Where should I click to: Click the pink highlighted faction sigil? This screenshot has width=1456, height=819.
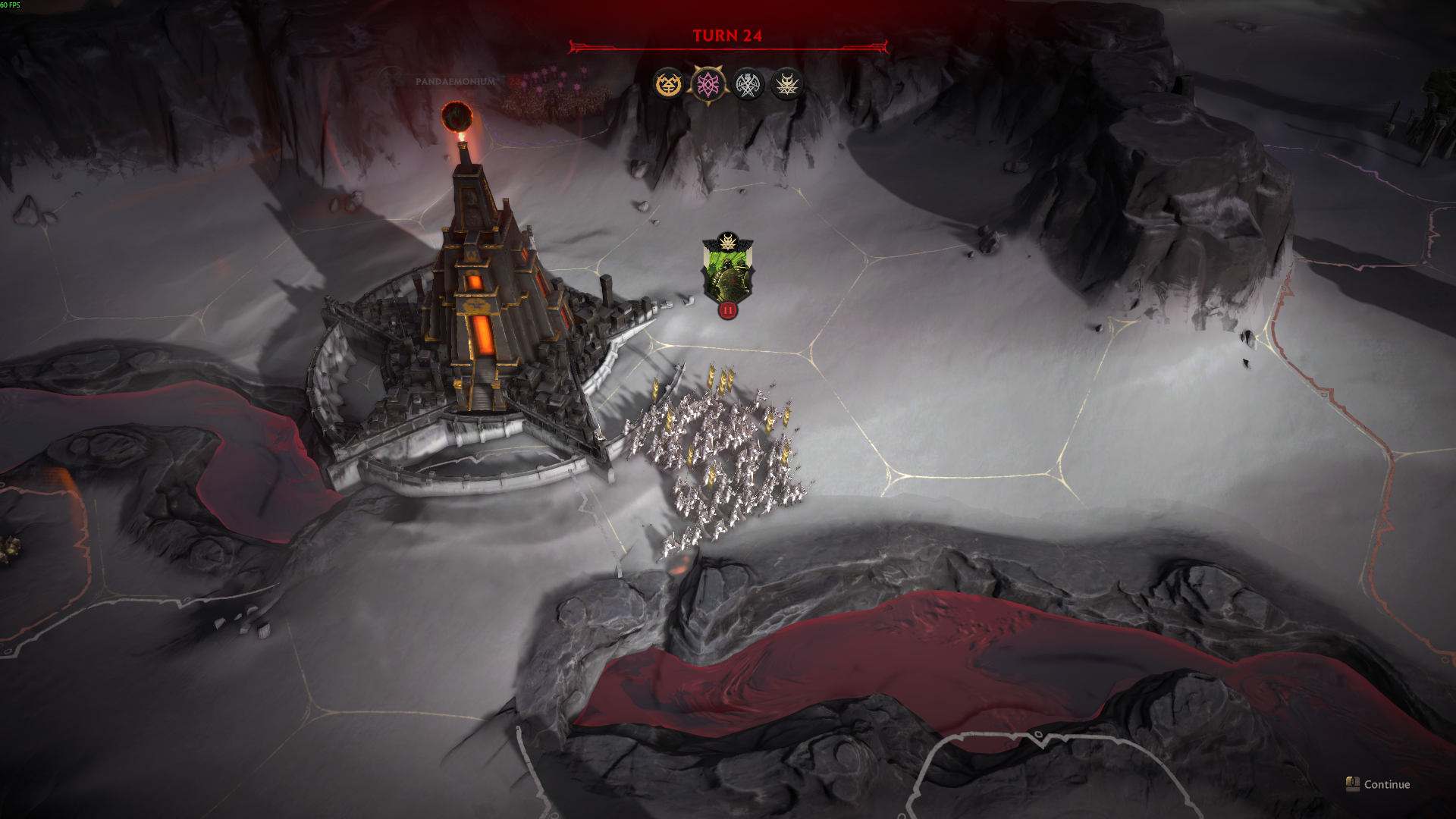pos(708,84)
